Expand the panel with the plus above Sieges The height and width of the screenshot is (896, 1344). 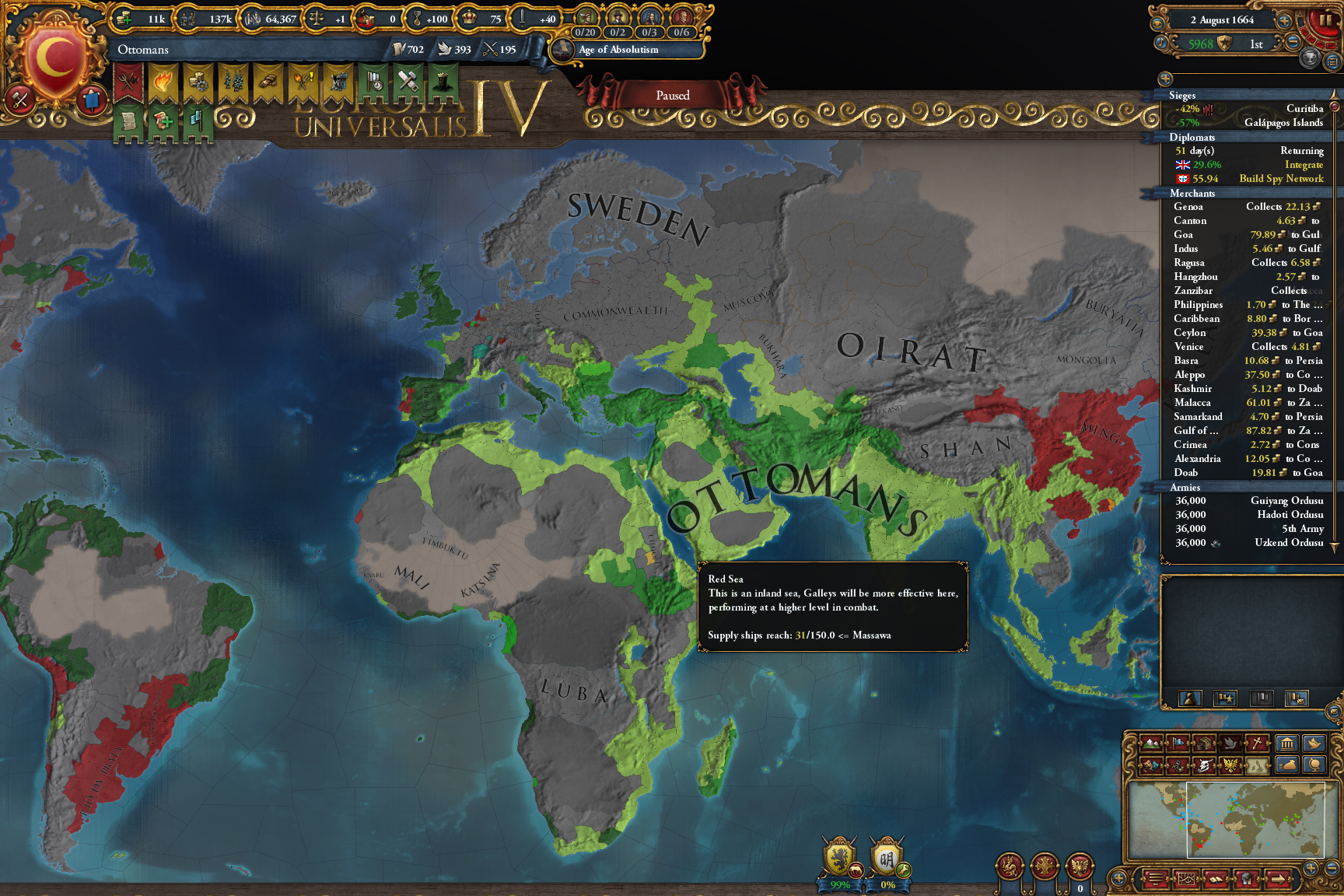click(x=1165, y=79)
